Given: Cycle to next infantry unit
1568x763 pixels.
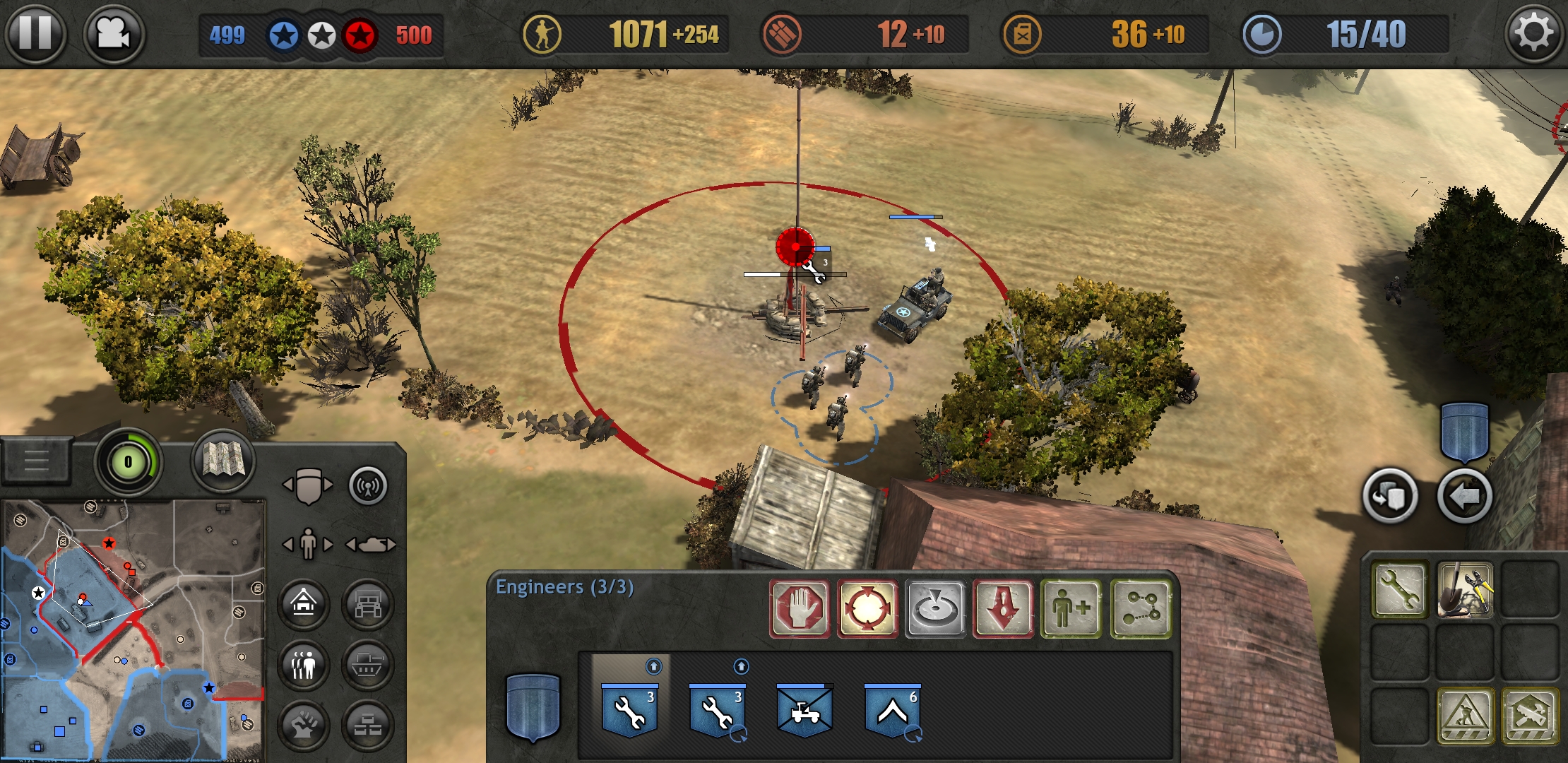Looking at the screenshot, I should (x=328, y=545).
